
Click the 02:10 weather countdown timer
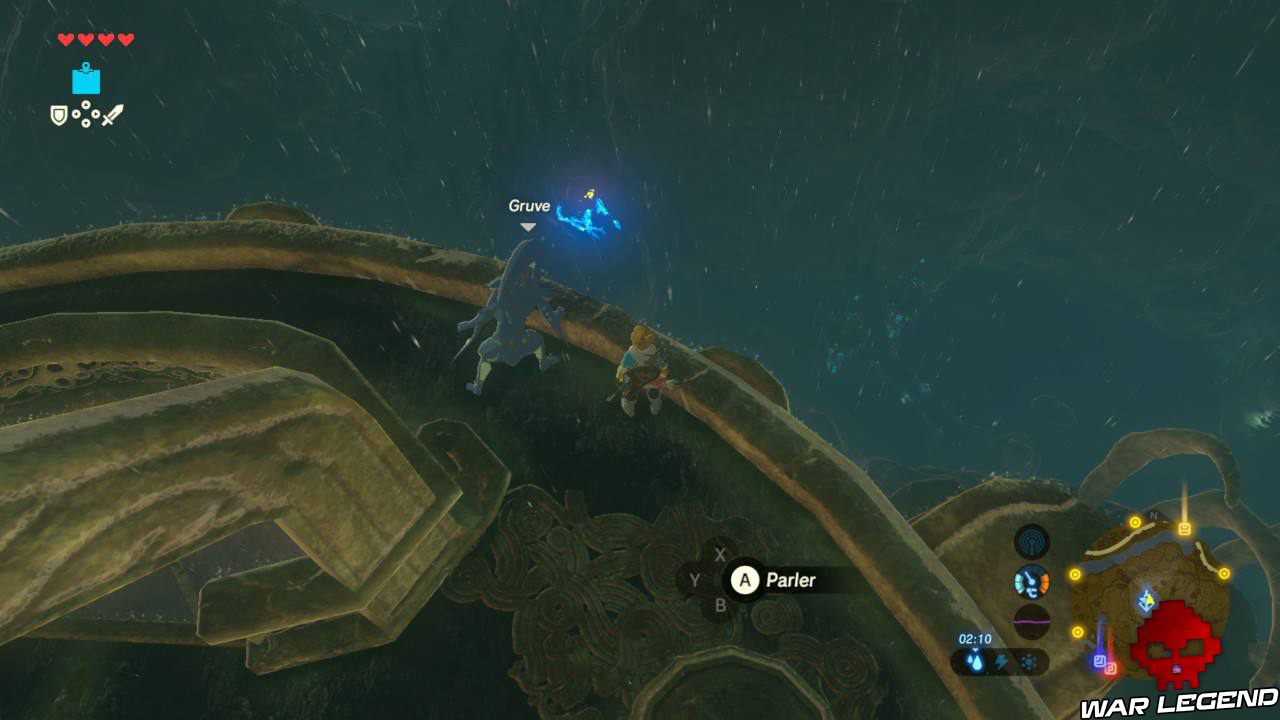tap(975, 638)
